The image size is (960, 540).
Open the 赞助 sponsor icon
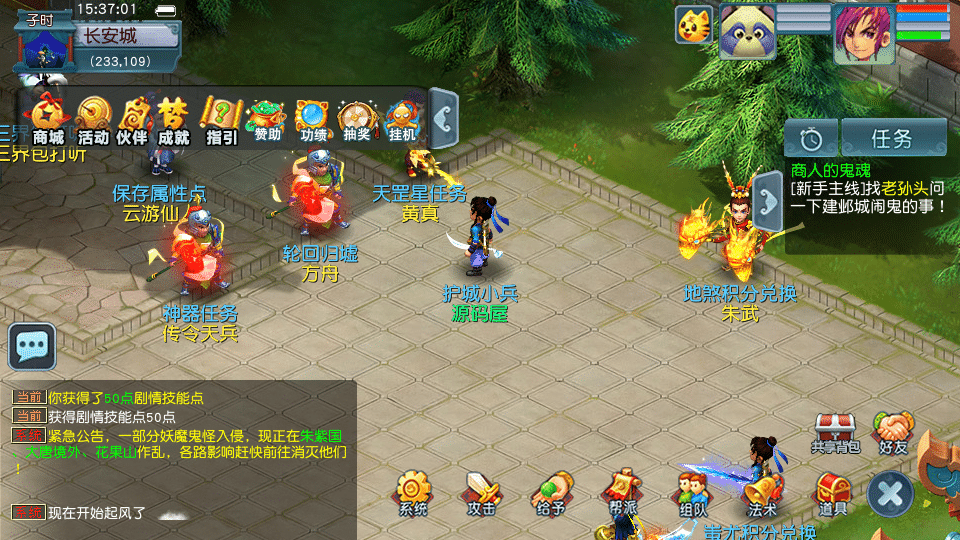tap(267, 119)
